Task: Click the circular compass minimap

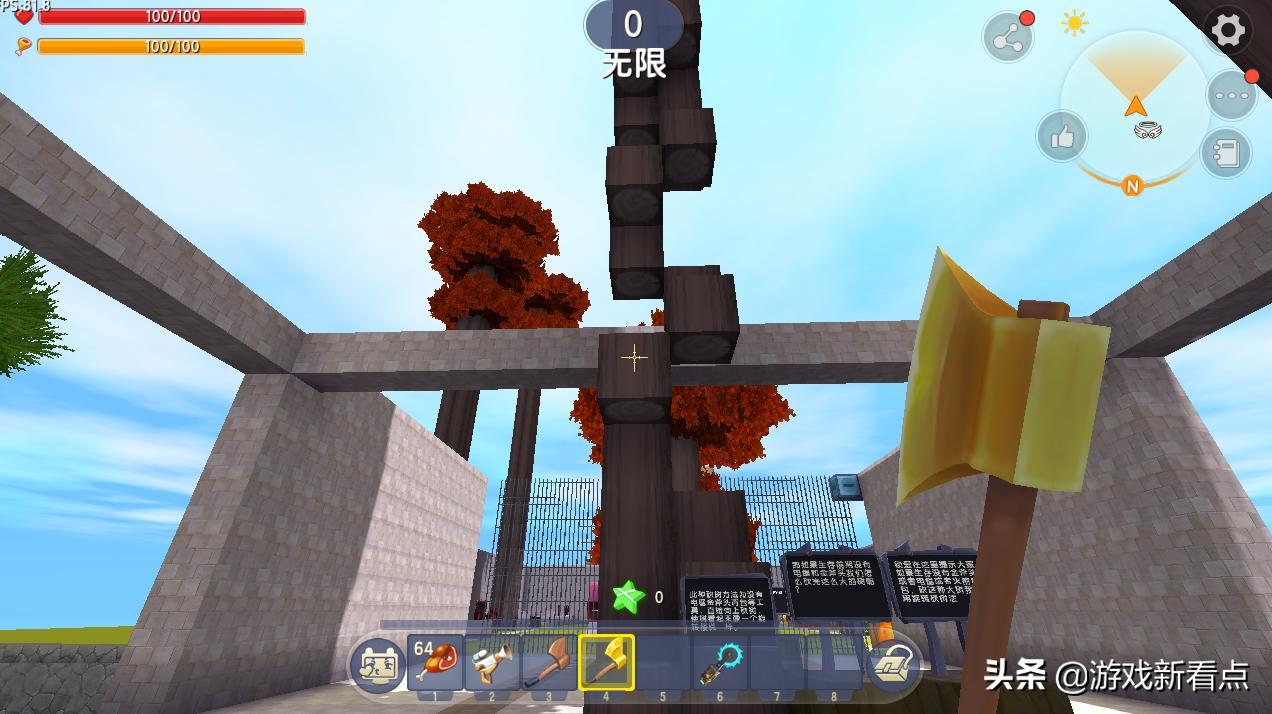Action: (1135, 107)
